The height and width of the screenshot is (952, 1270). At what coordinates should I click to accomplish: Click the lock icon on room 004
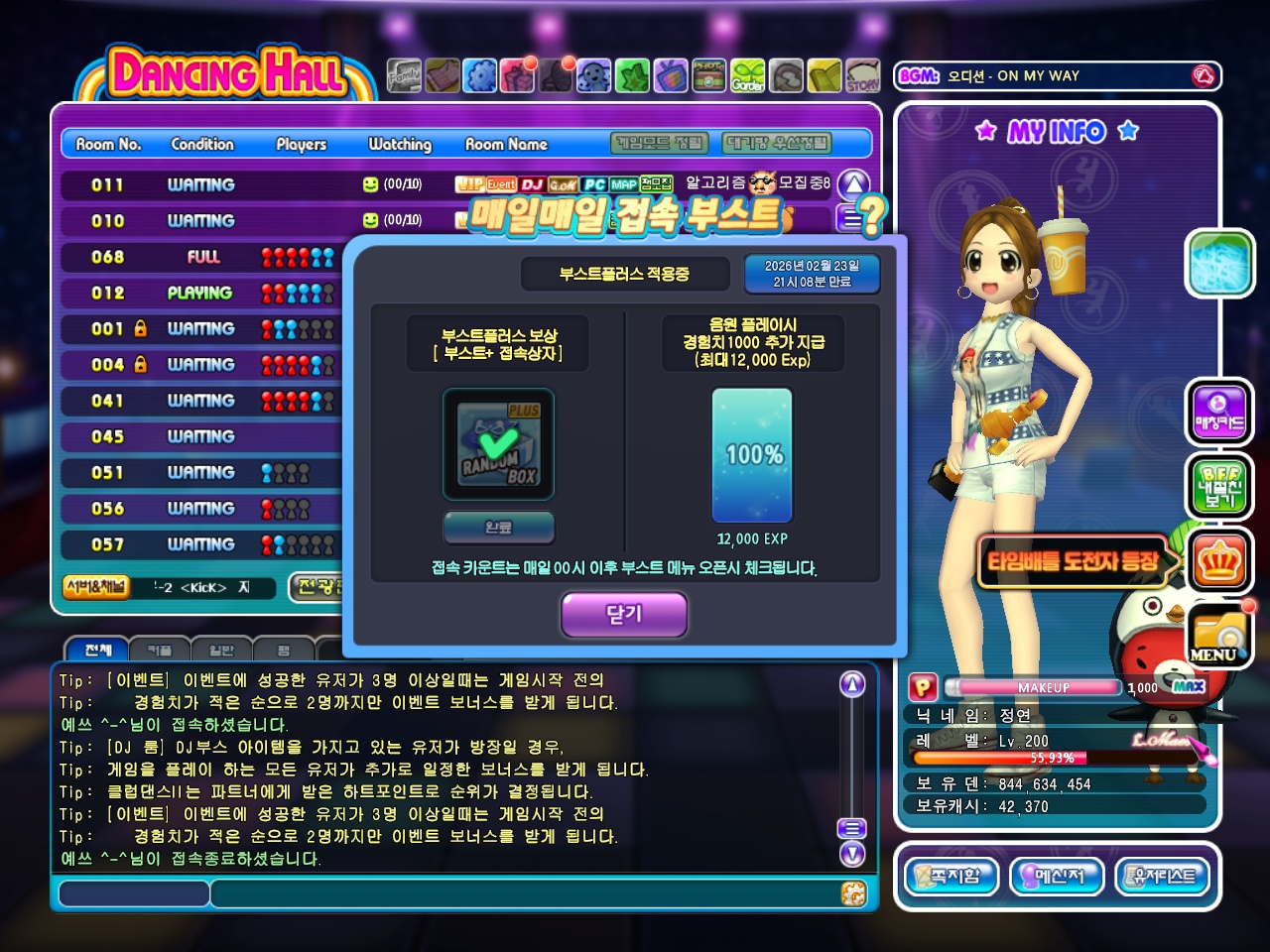(141, 365)
